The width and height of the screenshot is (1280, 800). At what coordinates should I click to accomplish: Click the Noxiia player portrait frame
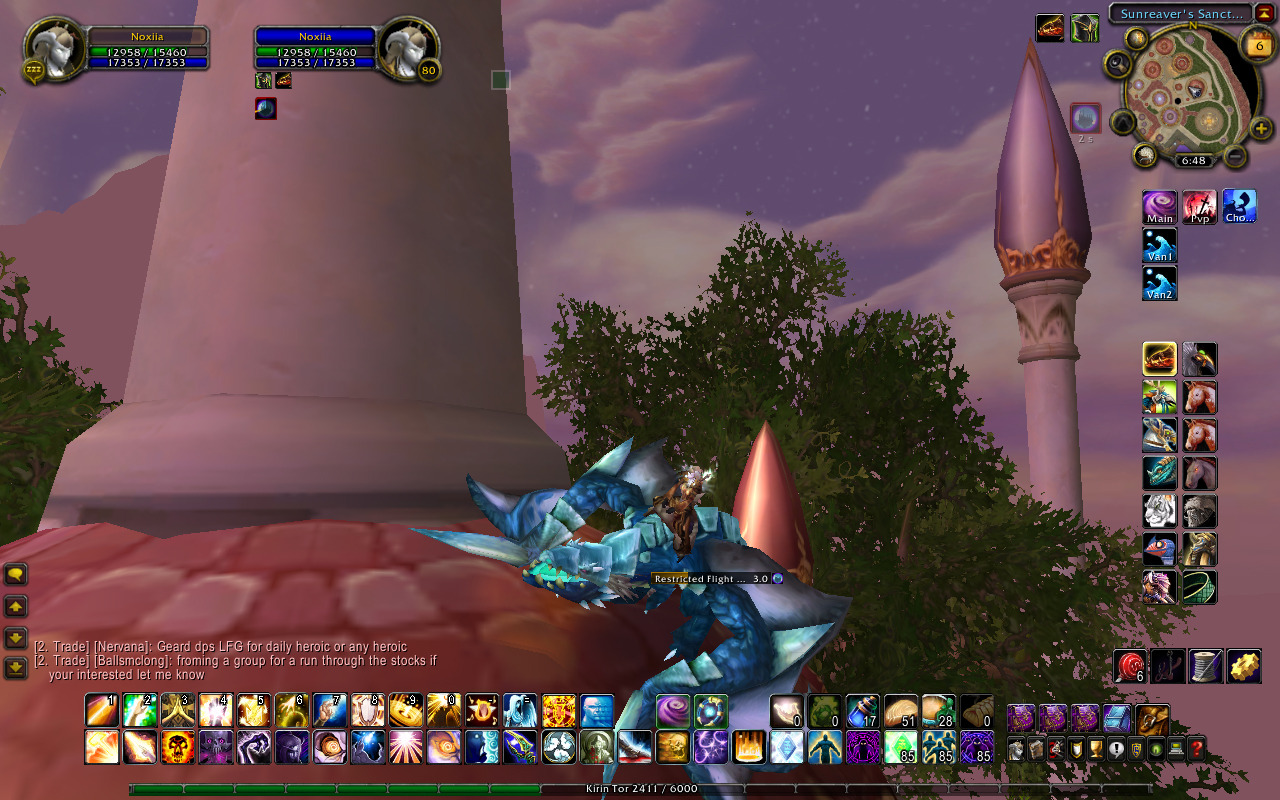(48, 49)
